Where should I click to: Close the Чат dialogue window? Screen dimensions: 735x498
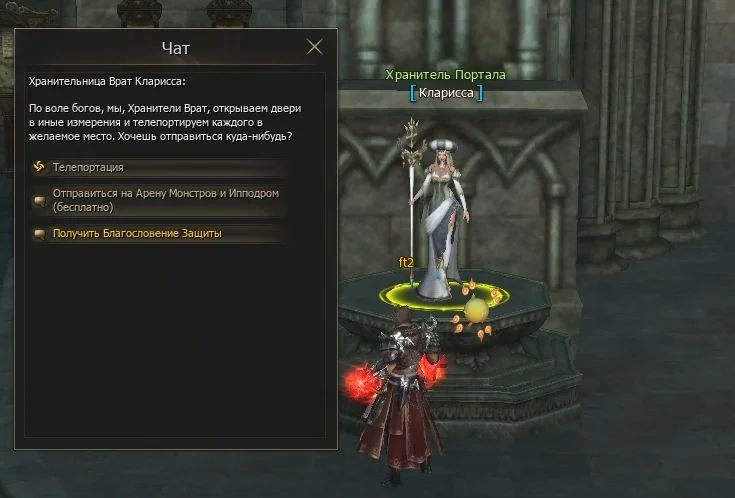click(315, 47)
